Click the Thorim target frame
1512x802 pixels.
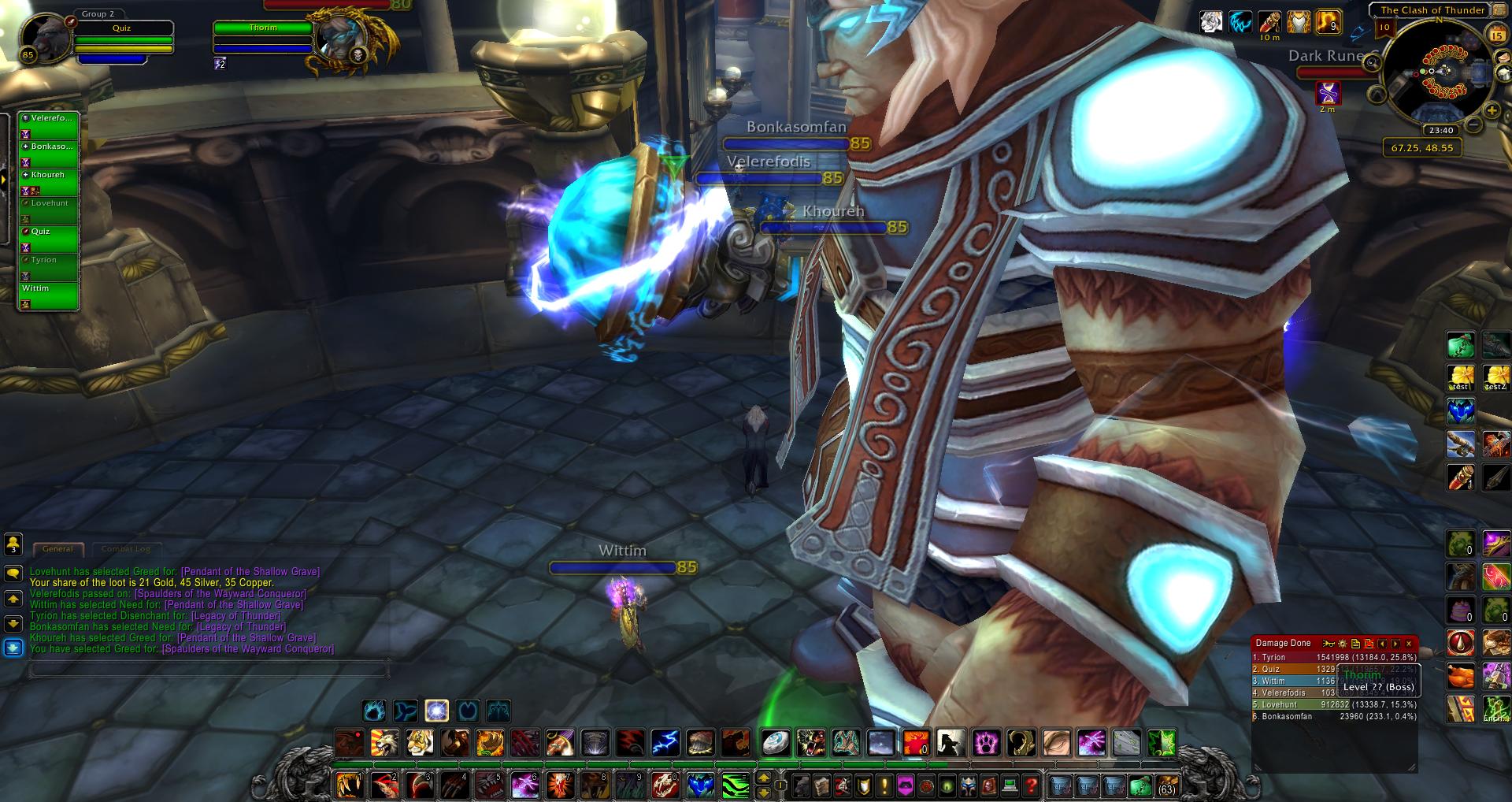(x=264, y=37)
